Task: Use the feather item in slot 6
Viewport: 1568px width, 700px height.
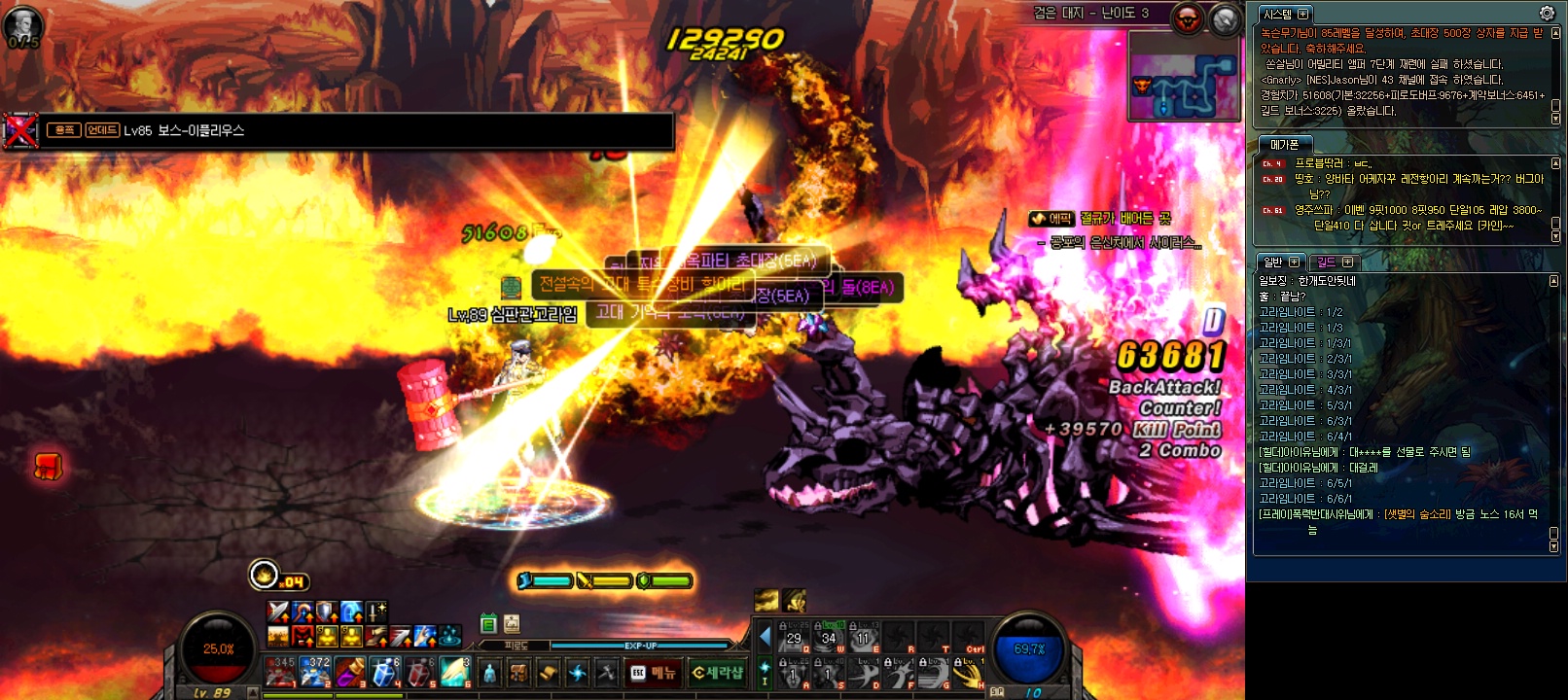Action: 454,672
